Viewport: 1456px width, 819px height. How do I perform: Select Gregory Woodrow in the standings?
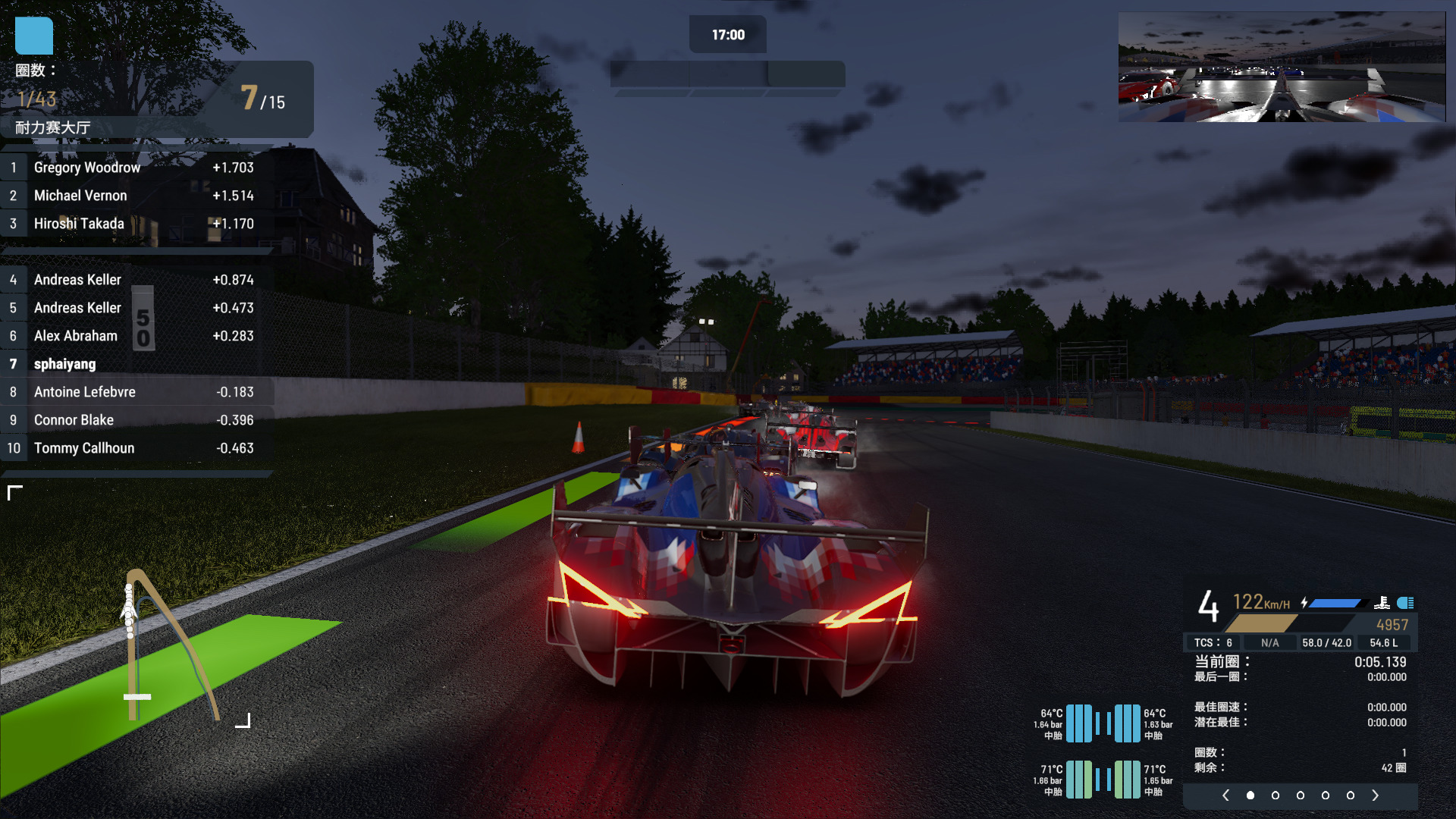point(136,168)
